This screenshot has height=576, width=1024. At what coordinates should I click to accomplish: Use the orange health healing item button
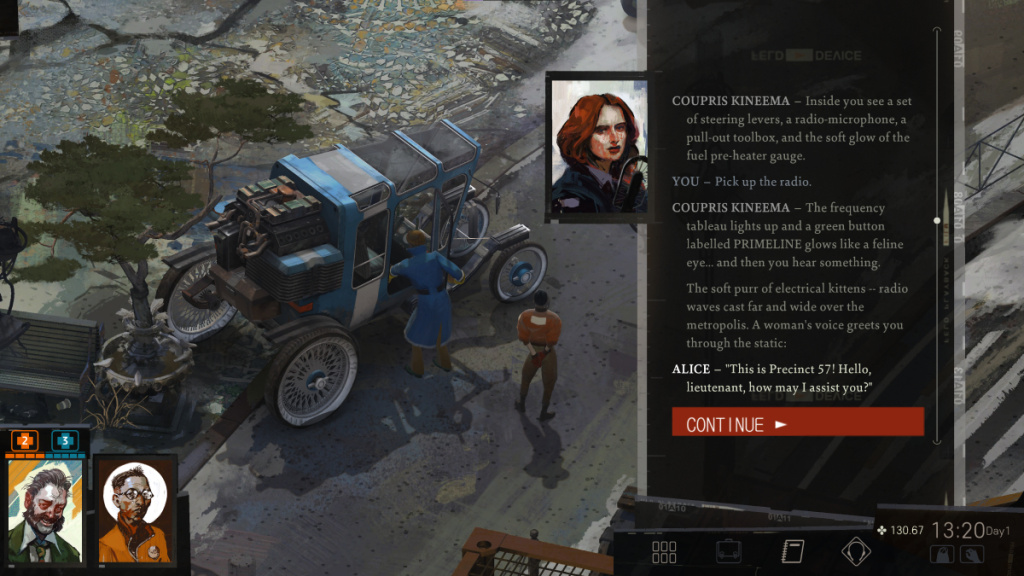pyautogui.click(x=25, y=440)
